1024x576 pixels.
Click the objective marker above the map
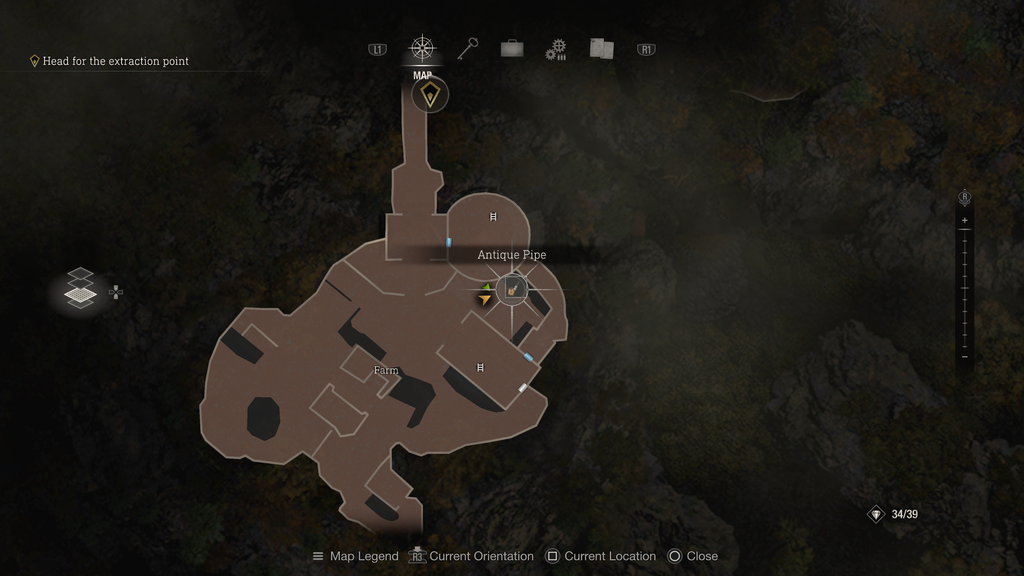pyautogui.click(x=430, y=95)
